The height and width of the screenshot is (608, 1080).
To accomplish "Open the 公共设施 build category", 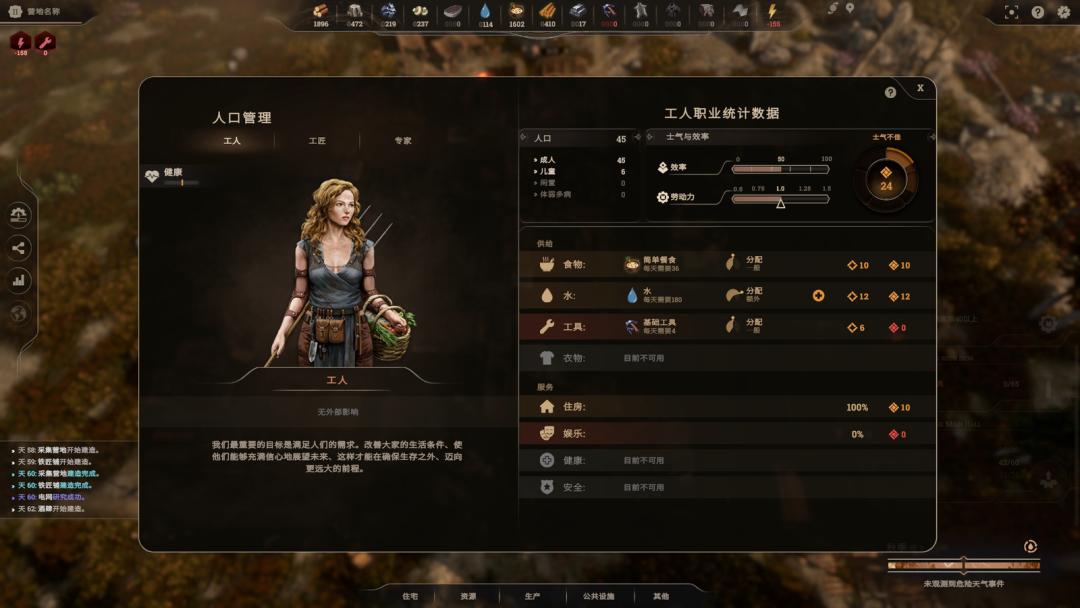I will point(598,596).
